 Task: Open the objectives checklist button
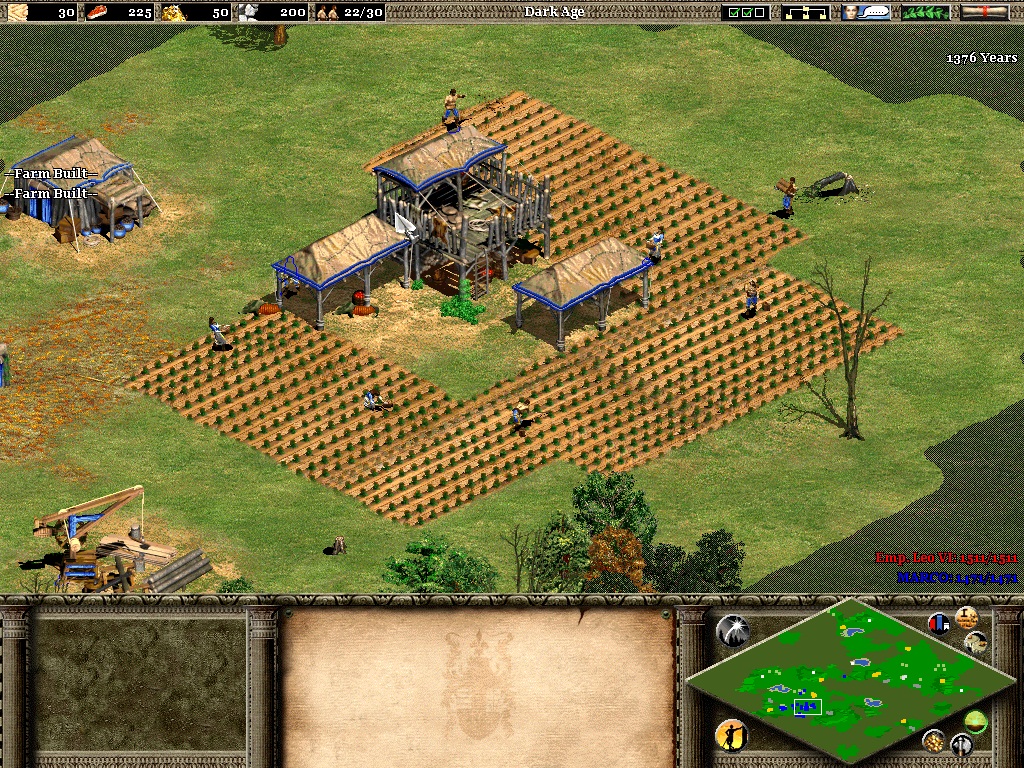(x=746, y=12)
